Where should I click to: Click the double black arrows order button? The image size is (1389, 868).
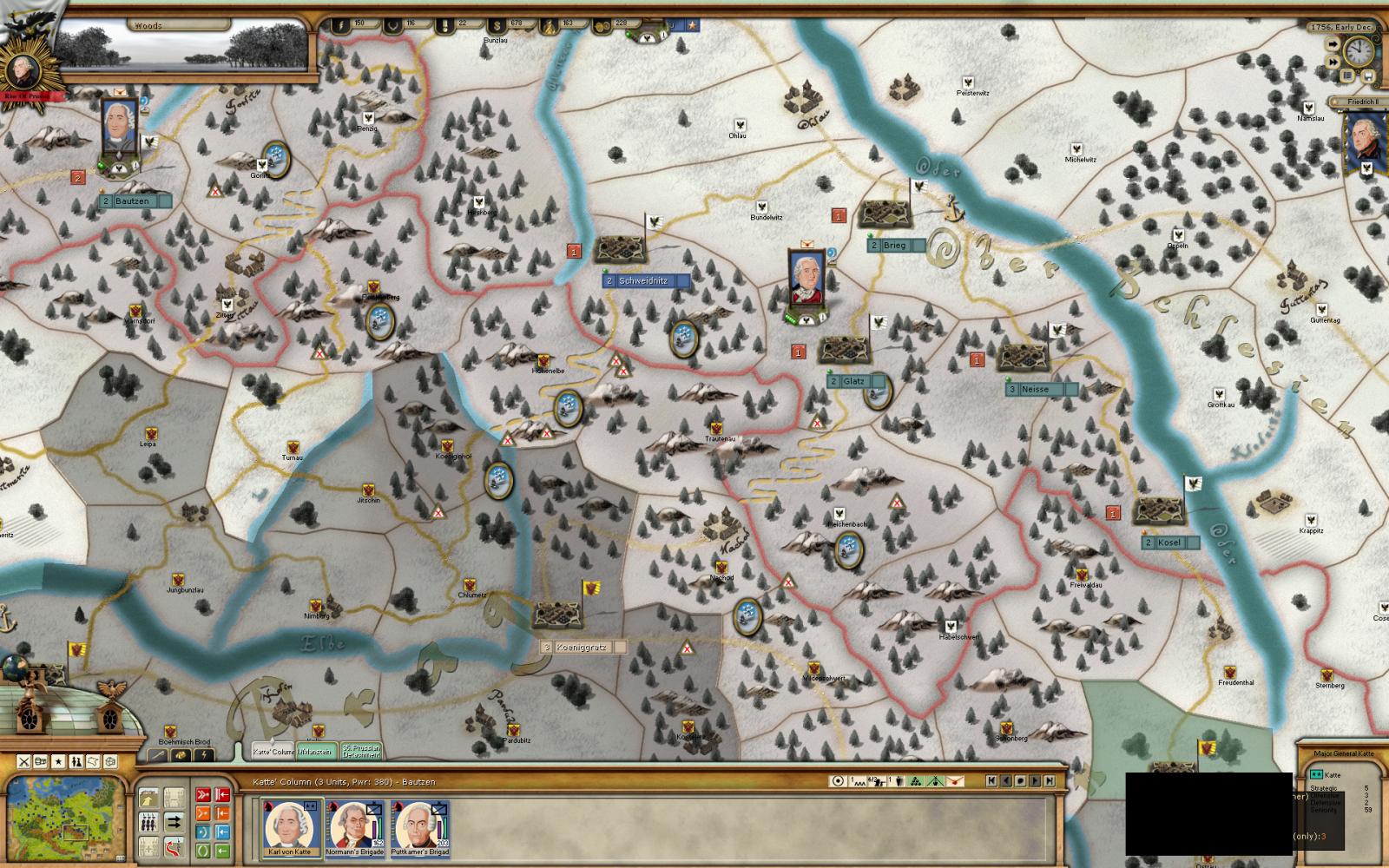[174, 822]
